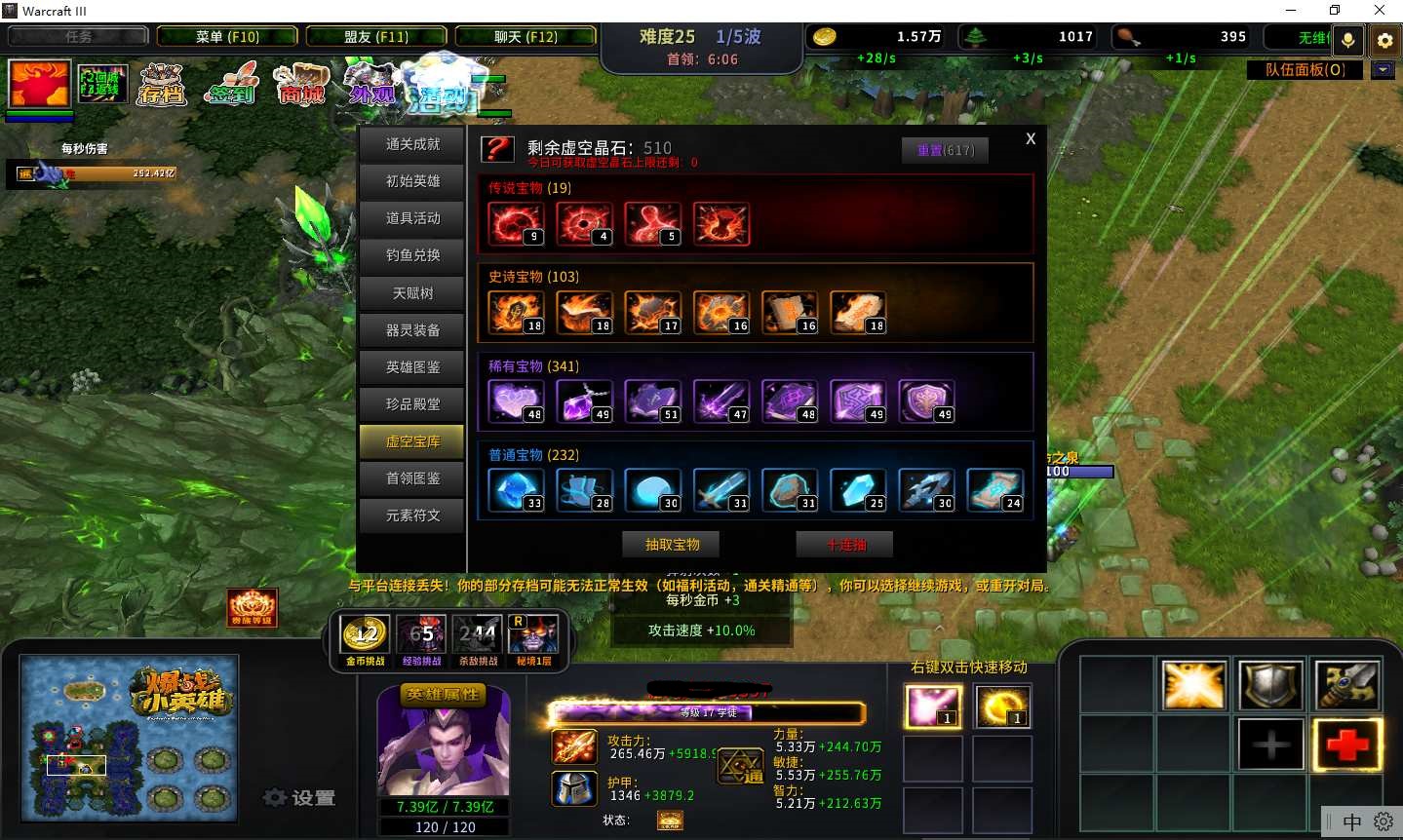Open the 存档 save icon
The width and height of the screenshot is (1403, 840).
click(162, 86)
